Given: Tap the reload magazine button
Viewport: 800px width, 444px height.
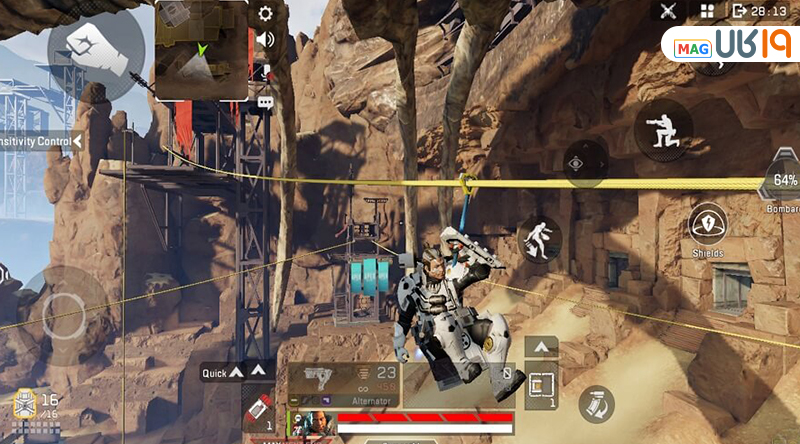Looking at the screenshot, I should 596,402.
